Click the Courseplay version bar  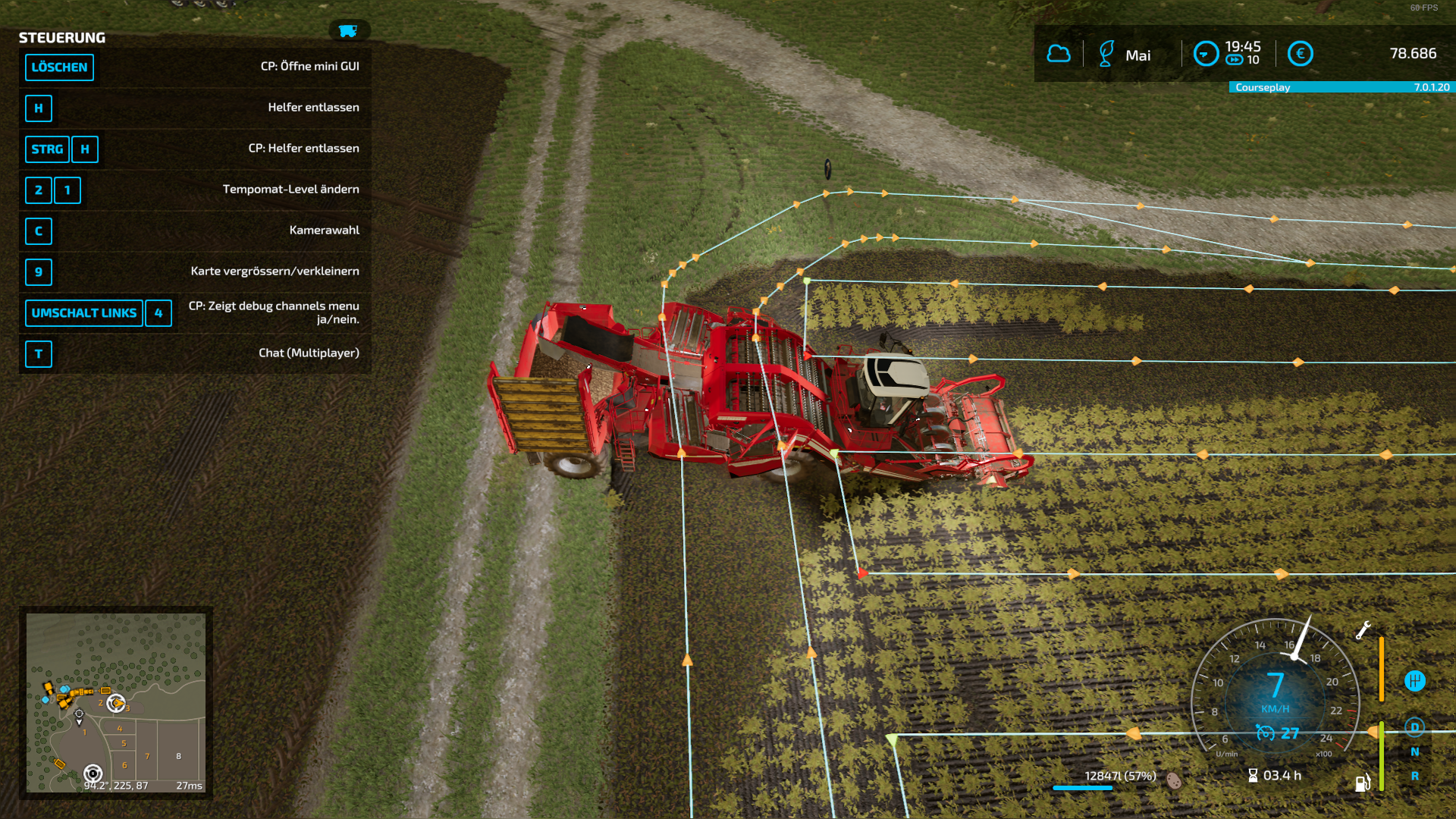pos(1341,87)
